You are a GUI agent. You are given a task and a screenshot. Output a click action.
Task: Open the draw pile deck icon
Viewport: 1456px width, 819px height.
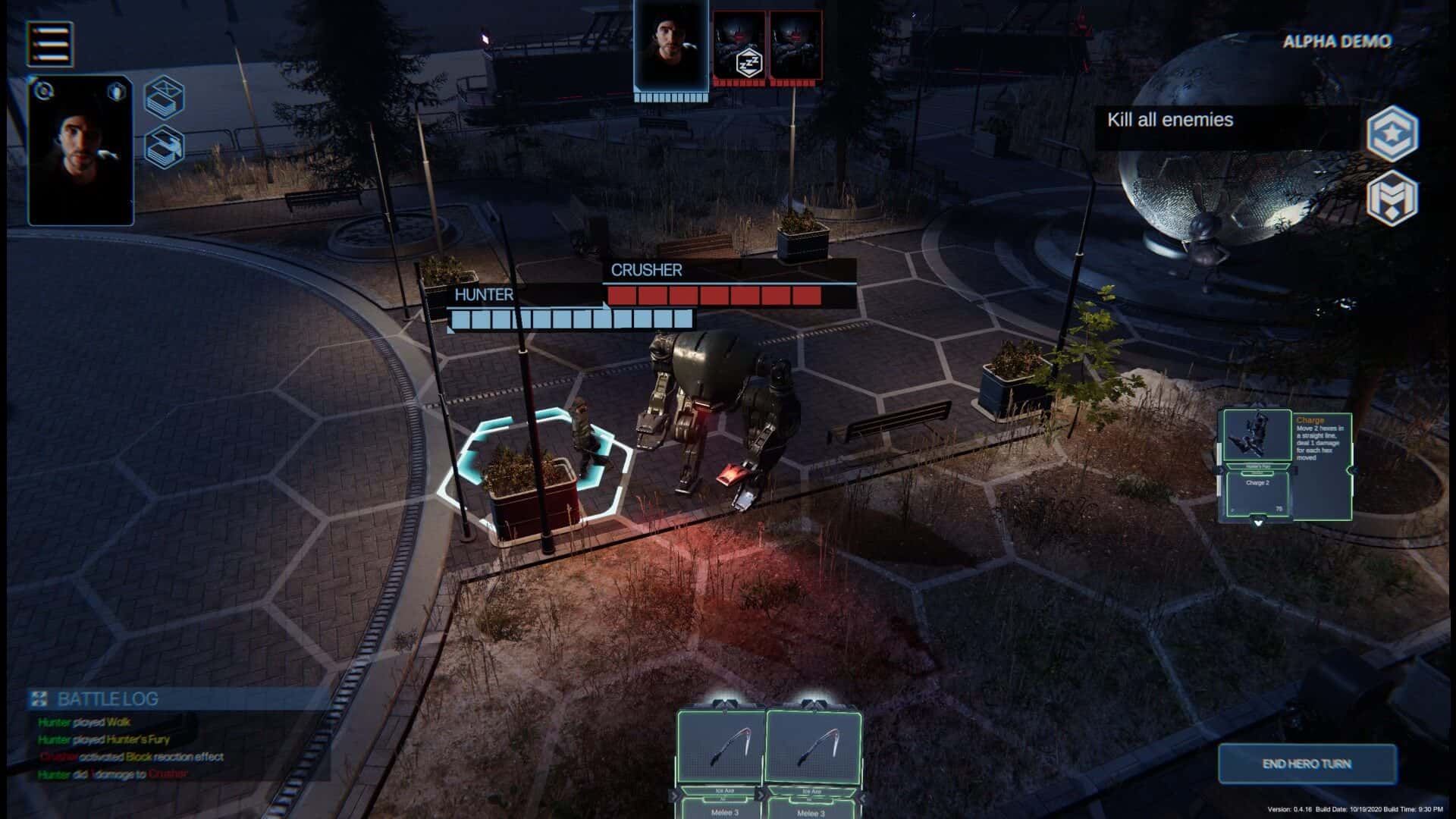[165, 146]
